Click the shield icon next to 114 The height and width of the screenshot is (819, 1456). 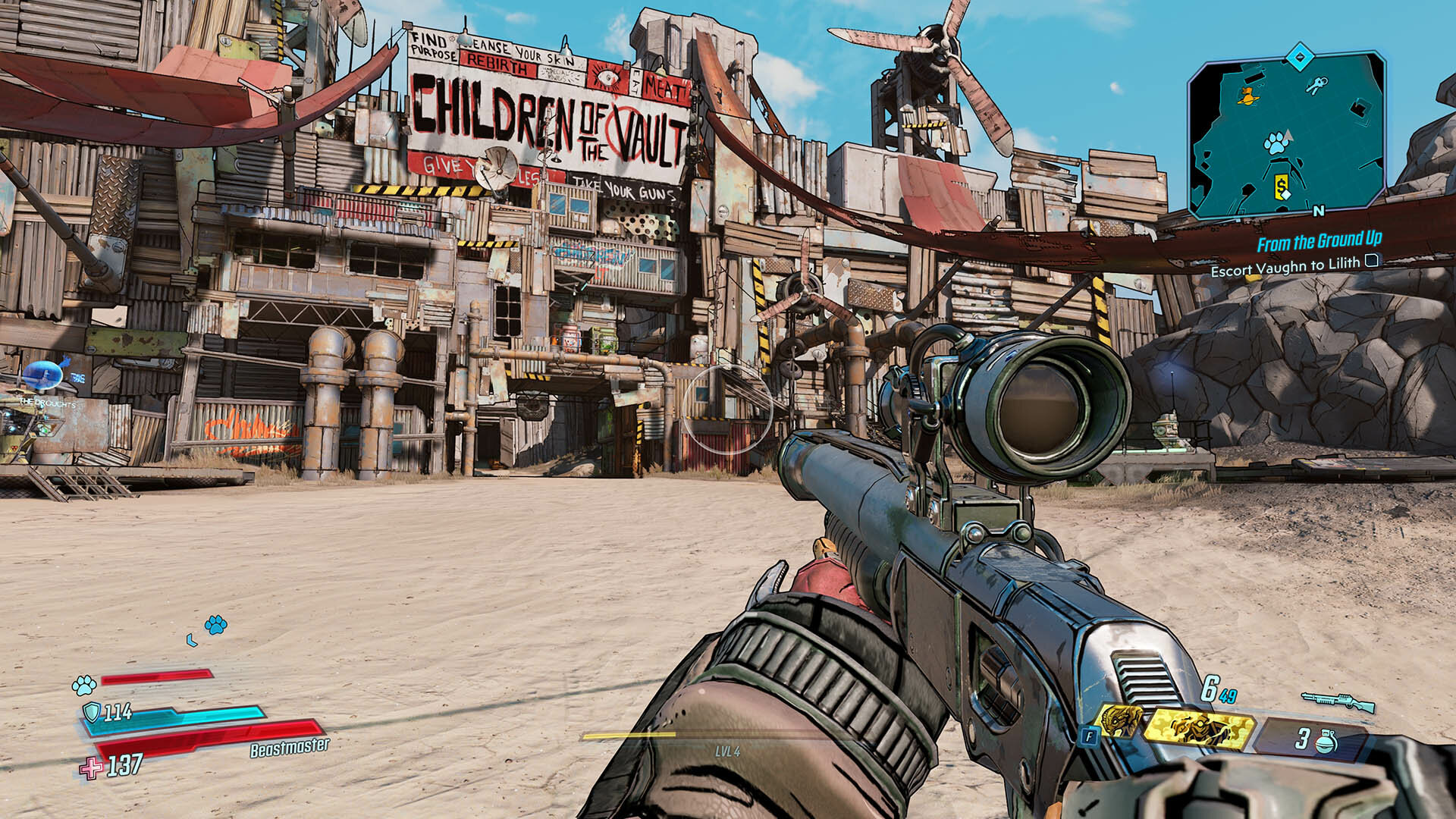[92, 712]
